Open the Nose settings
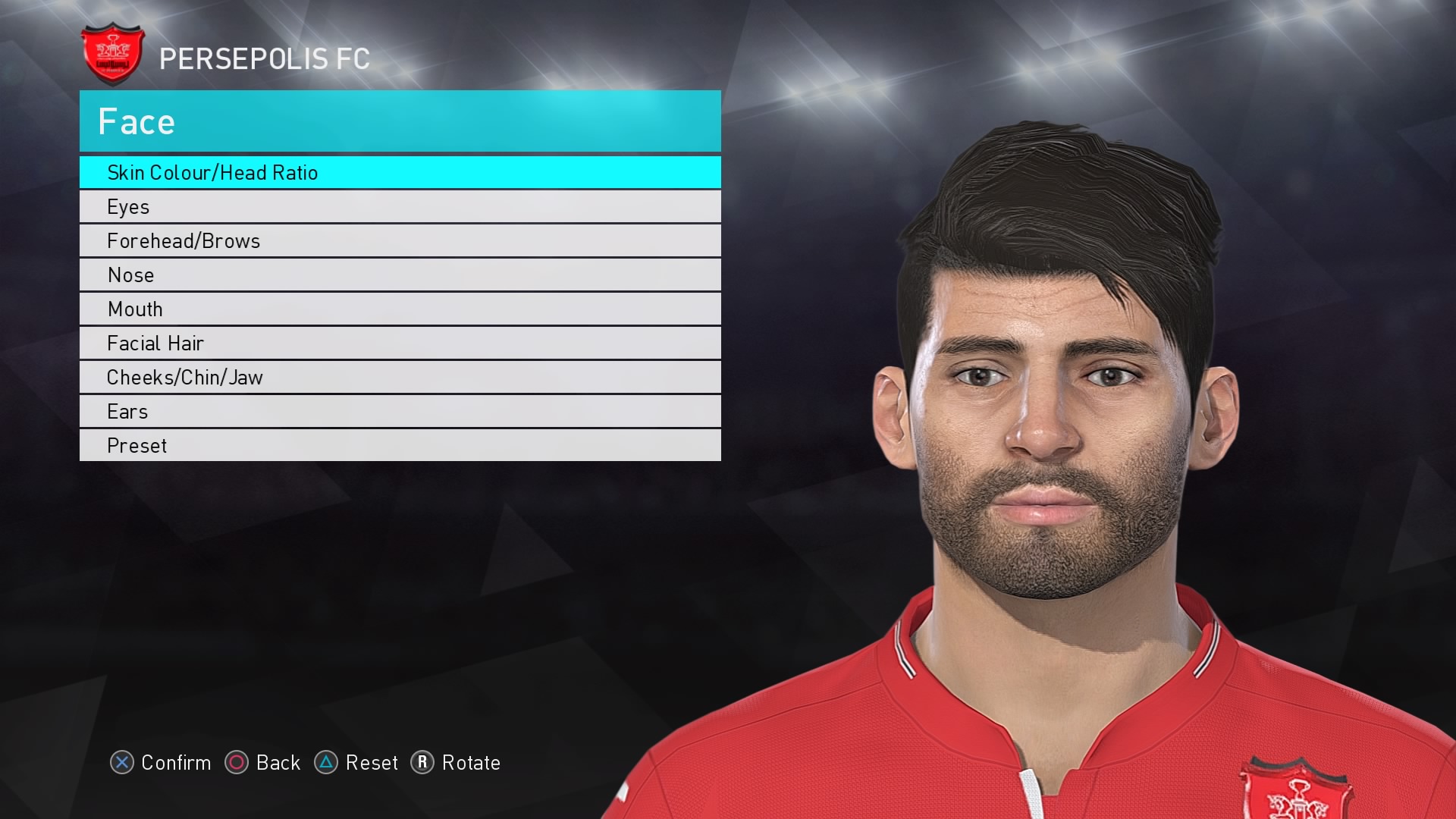 pos(400,275)
